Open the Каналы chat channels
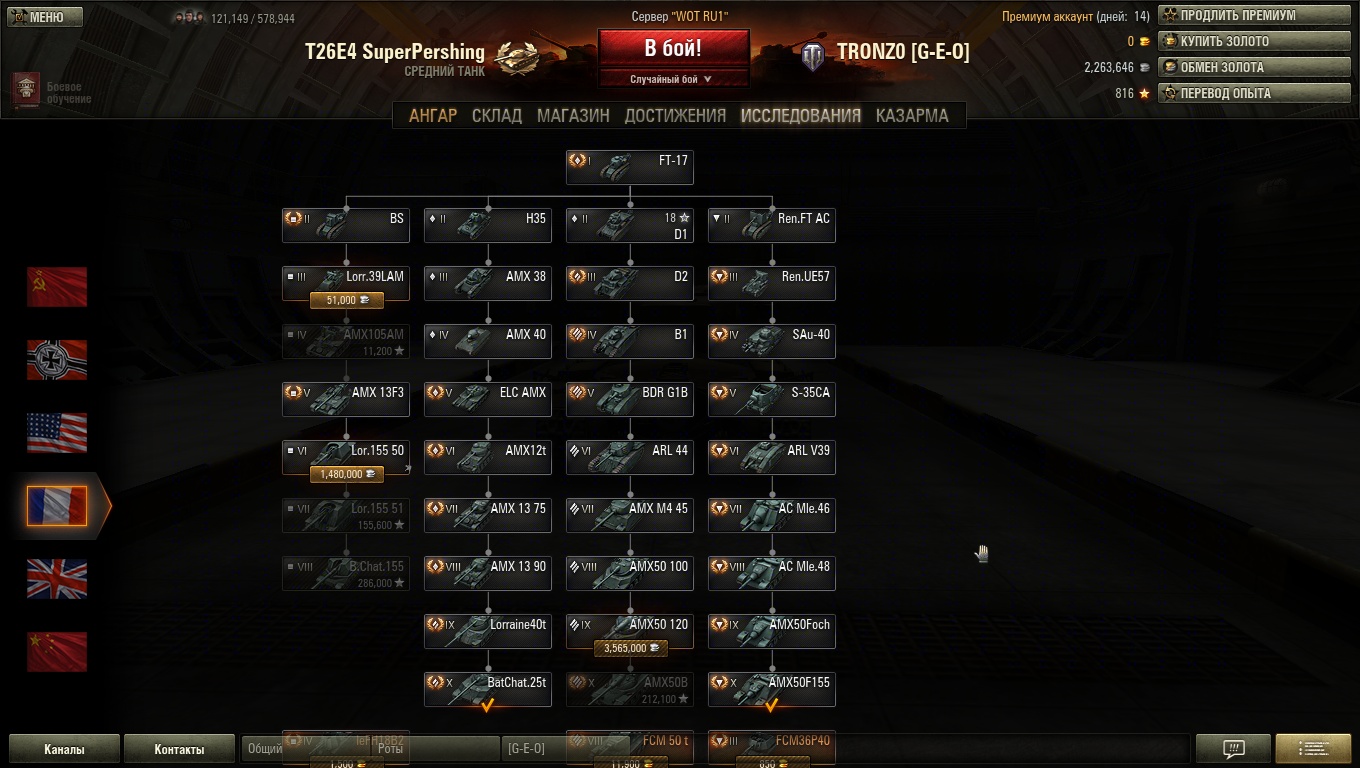The image size is (1360, 768). coord(64,748)
